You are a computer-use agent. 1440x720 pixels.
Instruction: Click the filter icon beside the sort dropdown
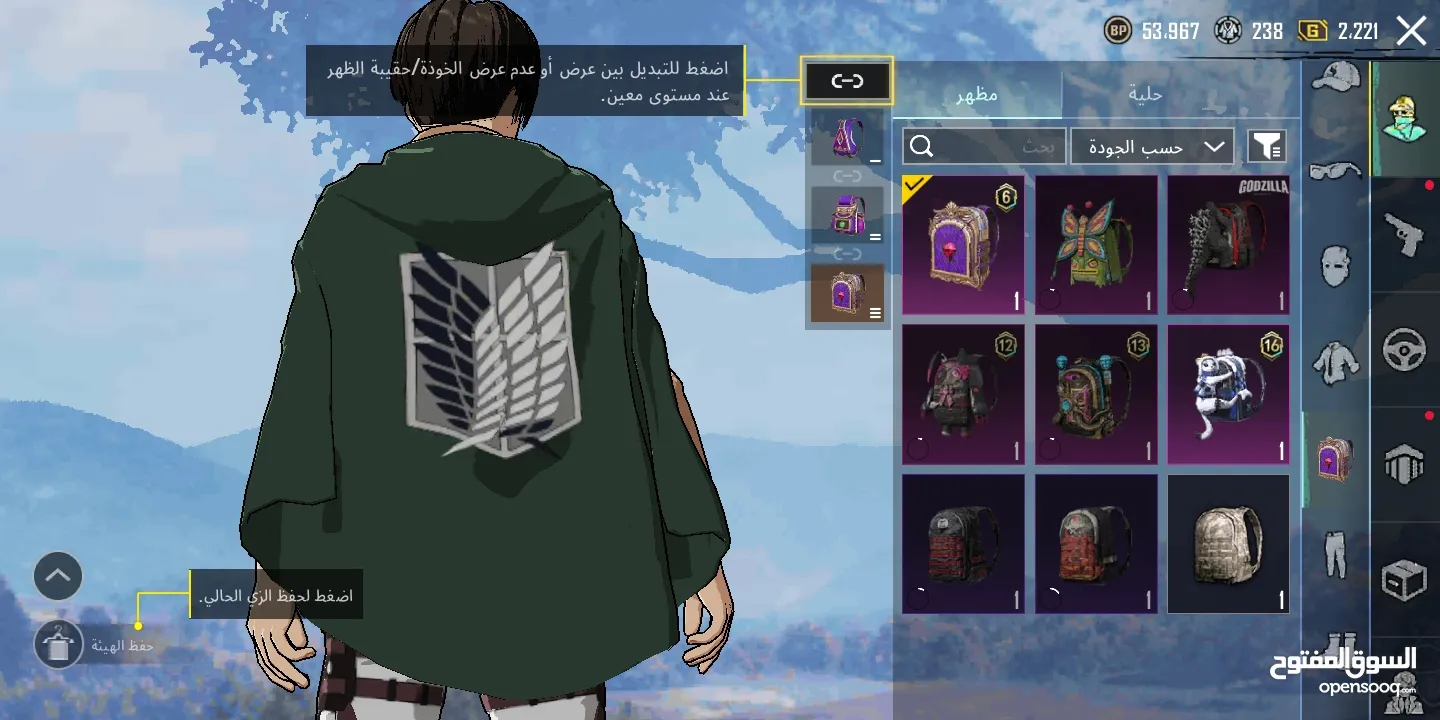click(x=1268, y=146)
